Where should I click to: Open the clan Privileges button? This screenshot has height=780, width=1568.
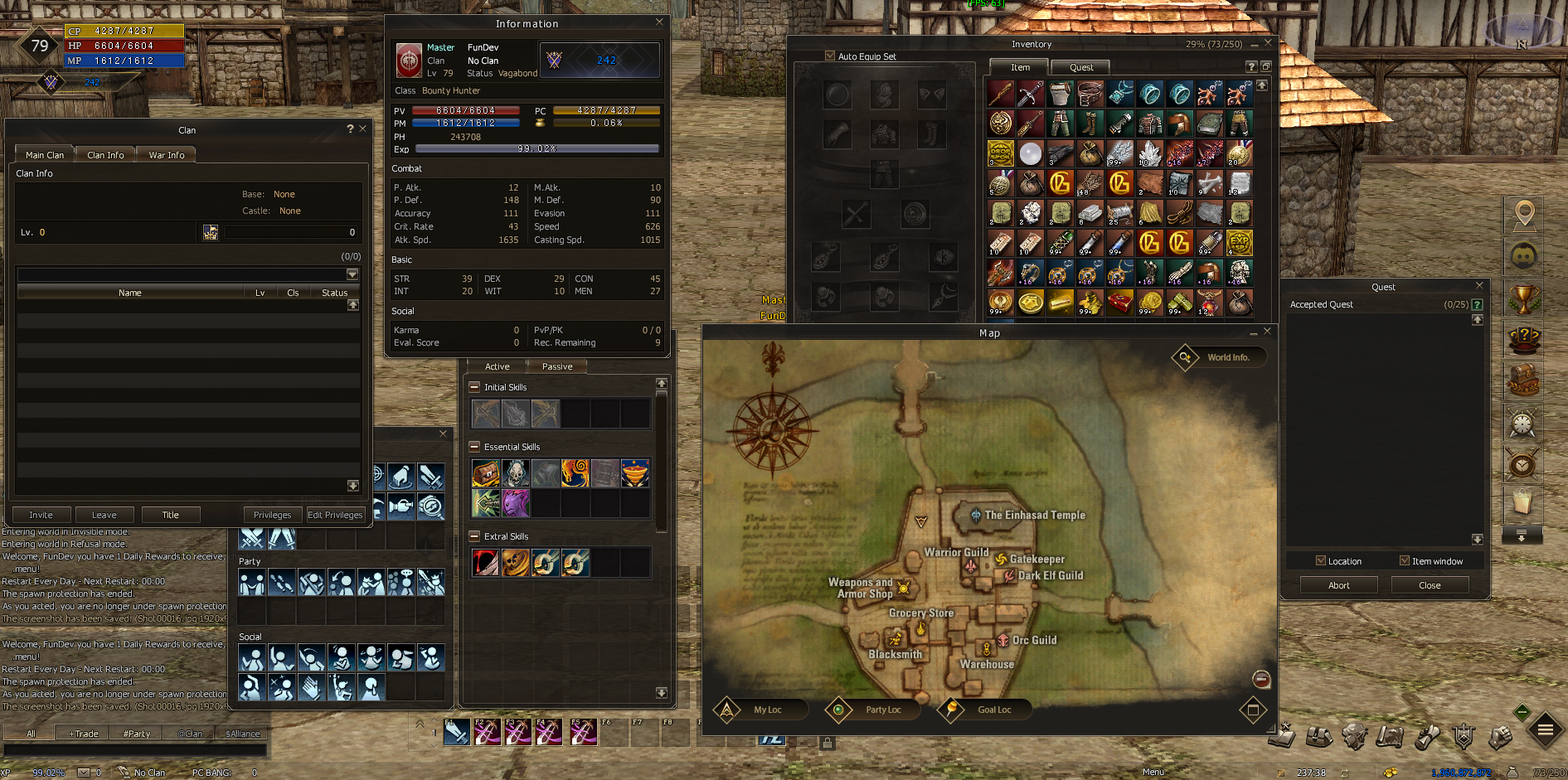point(272,515)
